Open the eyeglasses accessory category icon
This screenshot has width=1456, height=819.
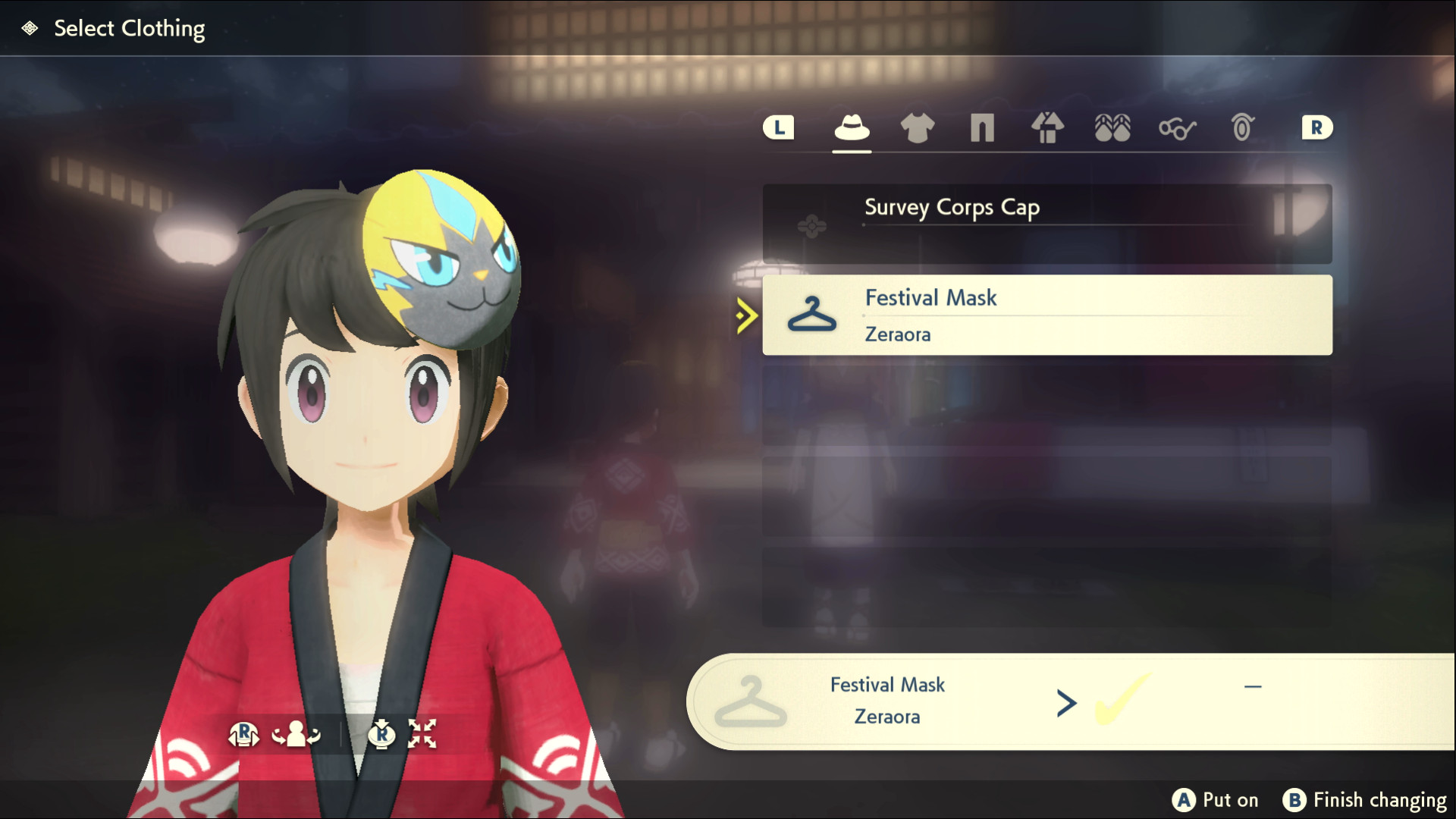point(1176,129)
